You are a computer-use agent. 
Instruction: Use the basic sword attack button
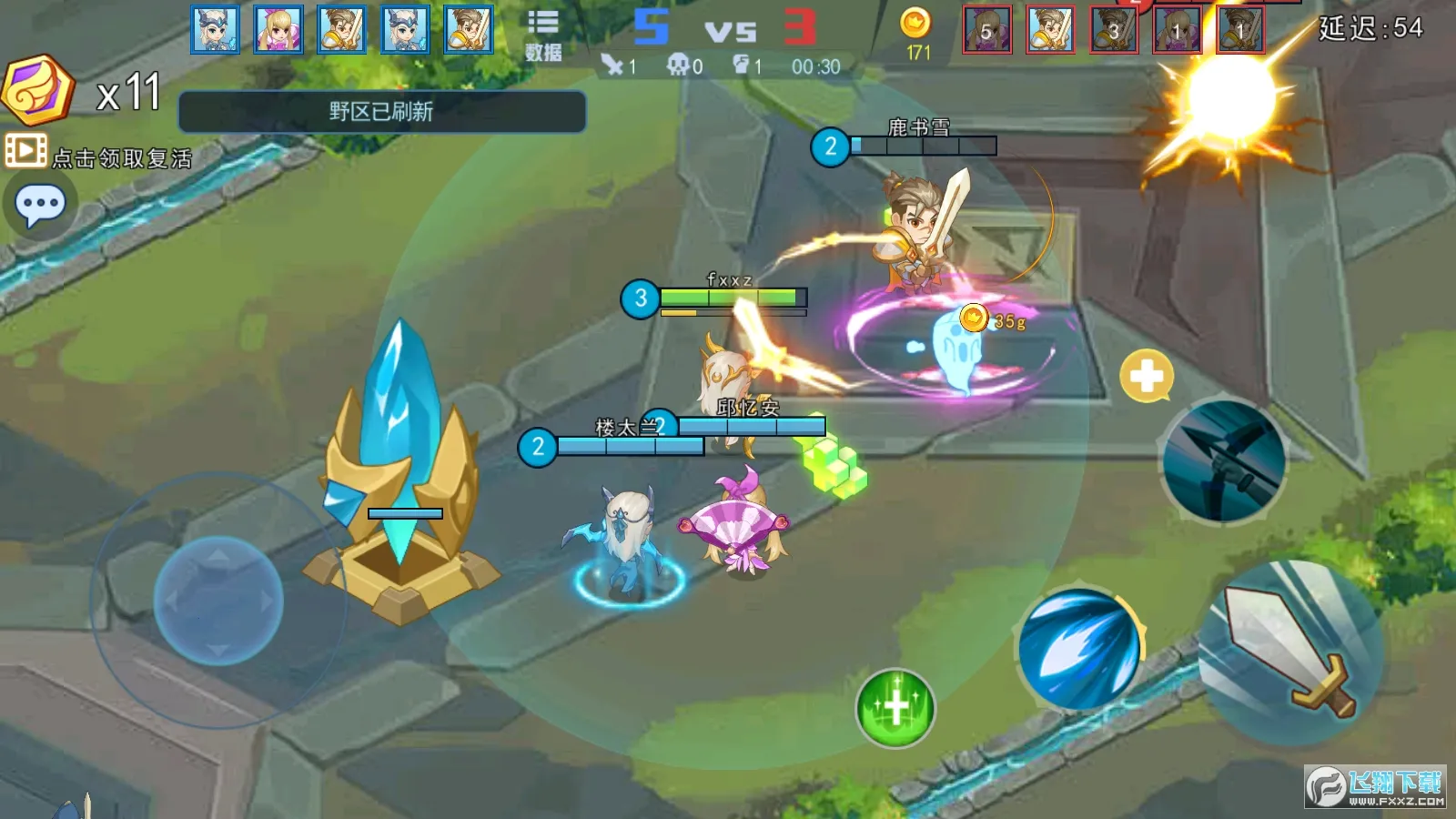[x=1290, y=652]
